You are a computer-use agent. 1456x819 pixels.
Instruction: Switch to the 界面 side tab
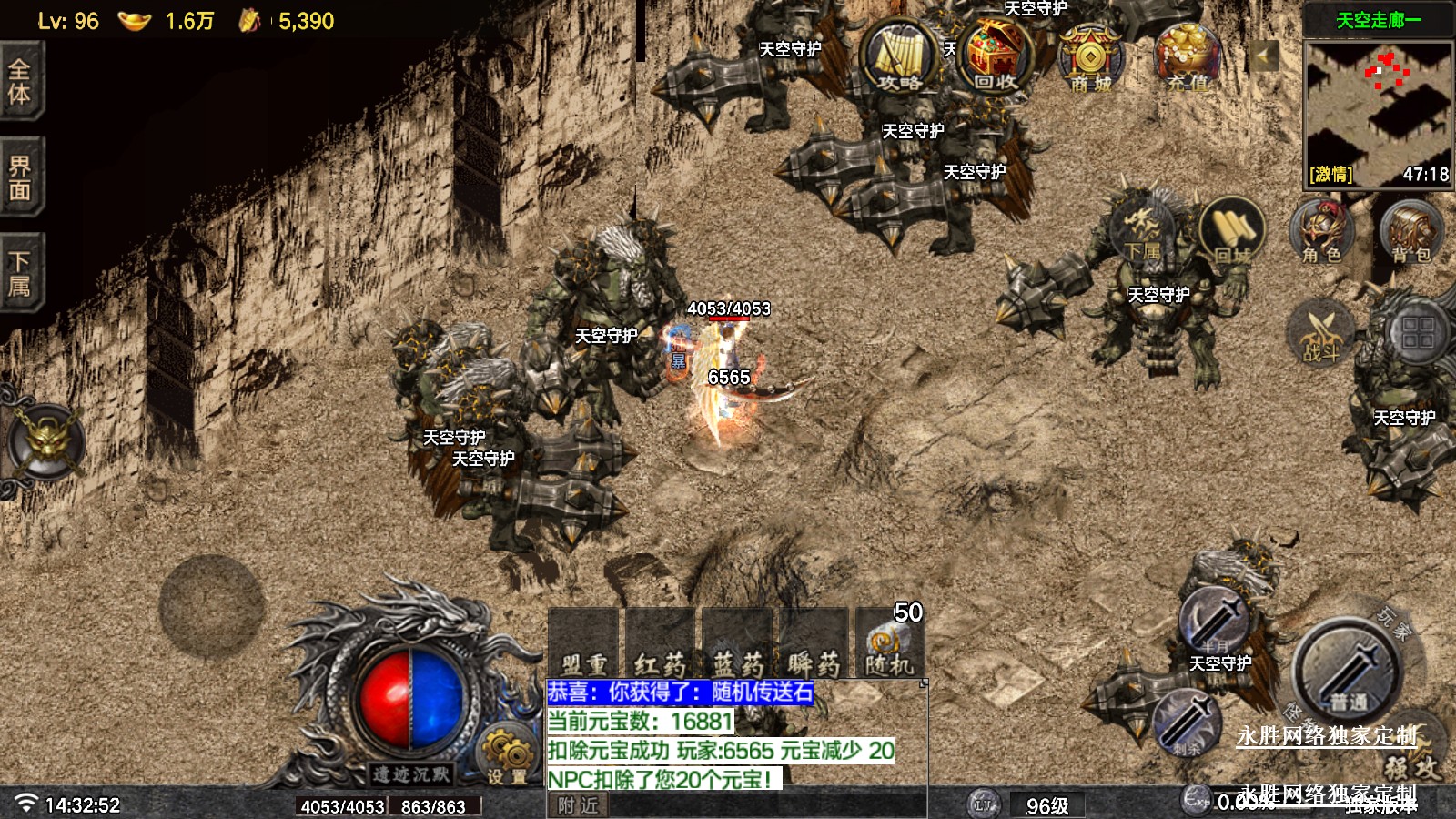[20, 177]
